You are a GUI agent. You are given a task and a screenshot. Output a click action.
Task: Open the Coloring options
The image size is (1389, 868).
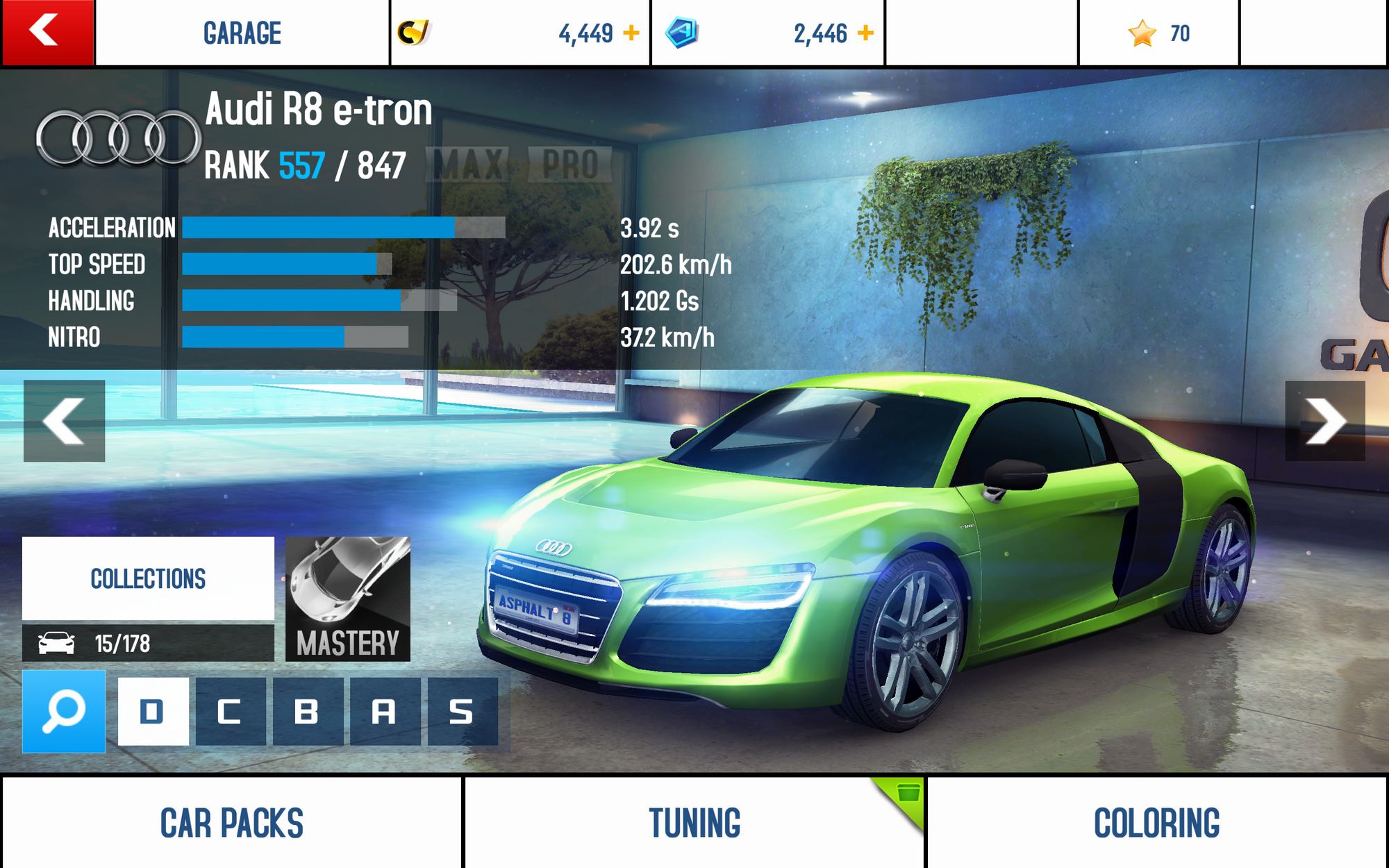[1157, 823]
